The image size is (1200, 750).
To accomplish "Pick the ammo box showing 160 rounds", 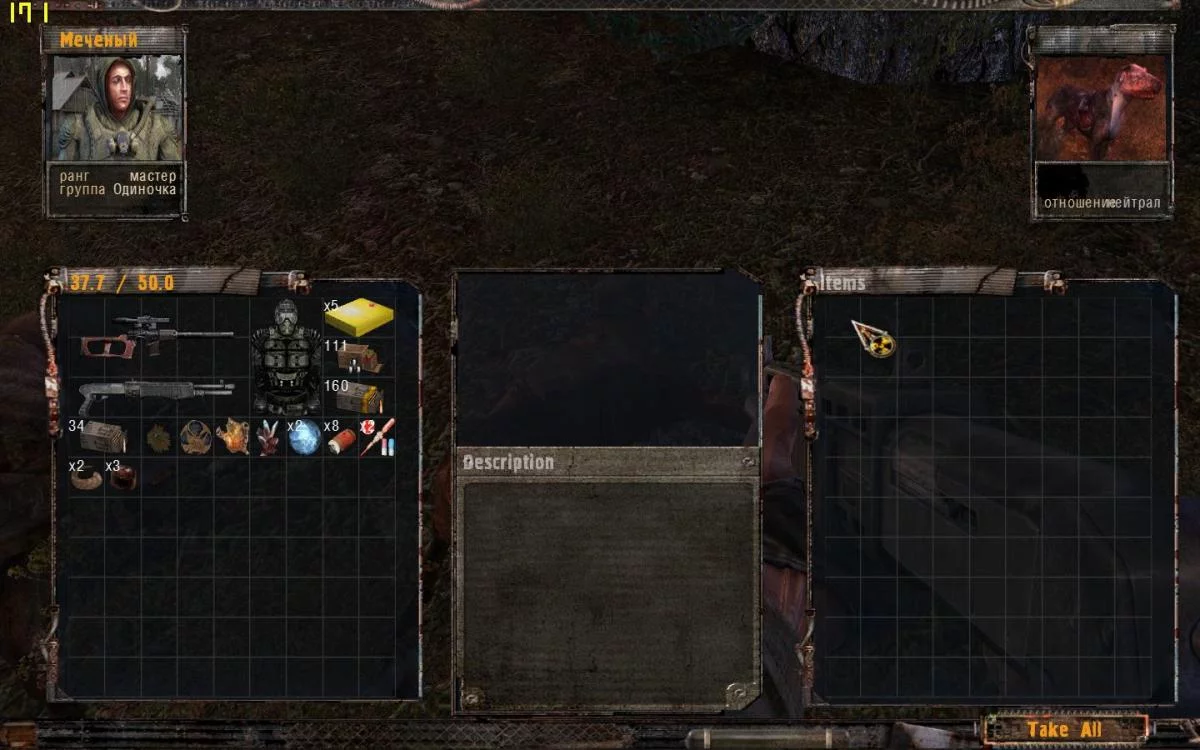I will pyautogui.click(x=357, y=397).
